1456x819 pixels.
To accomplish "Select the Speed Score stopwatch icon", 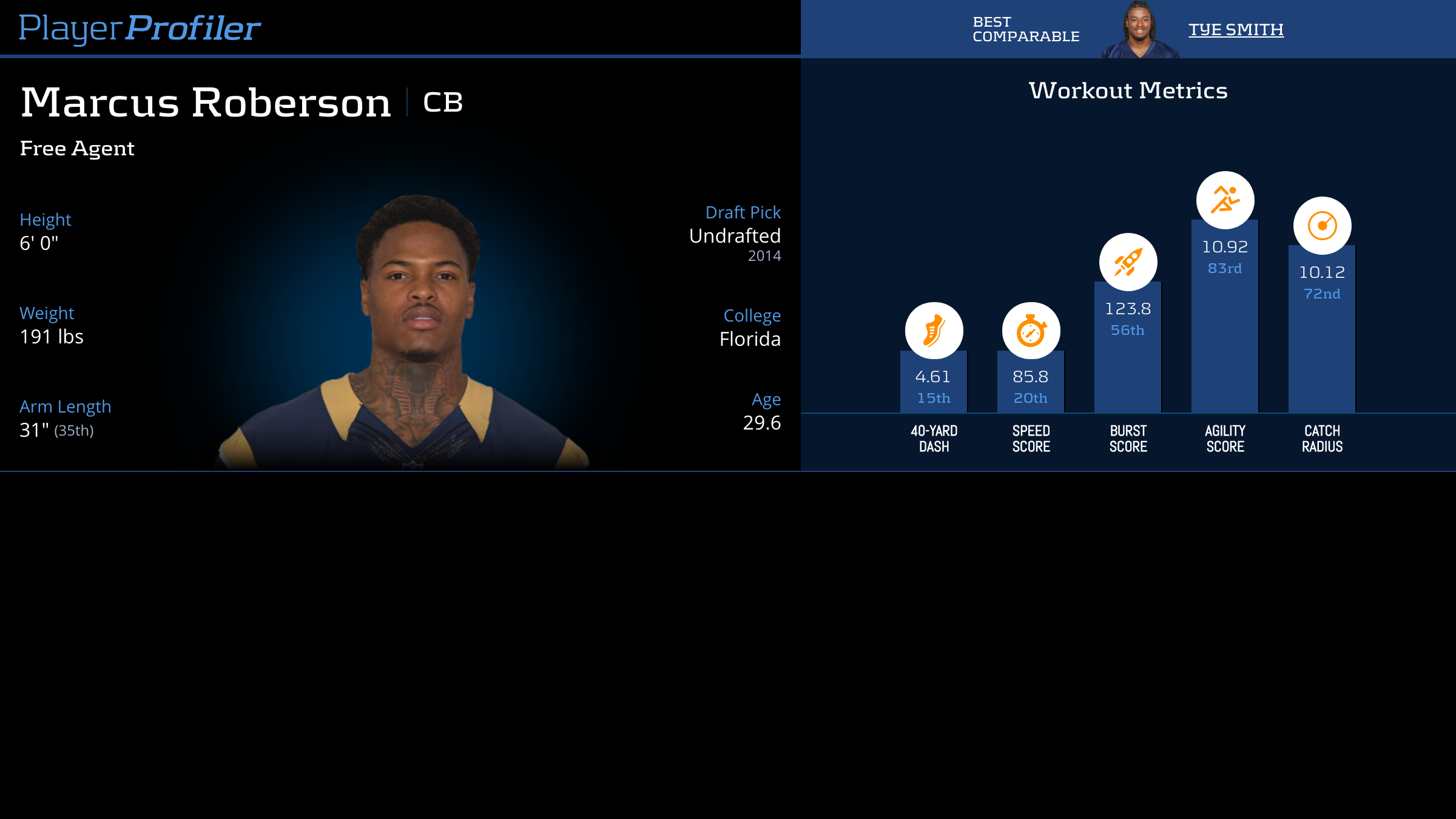I will [x=1031, y=331].
